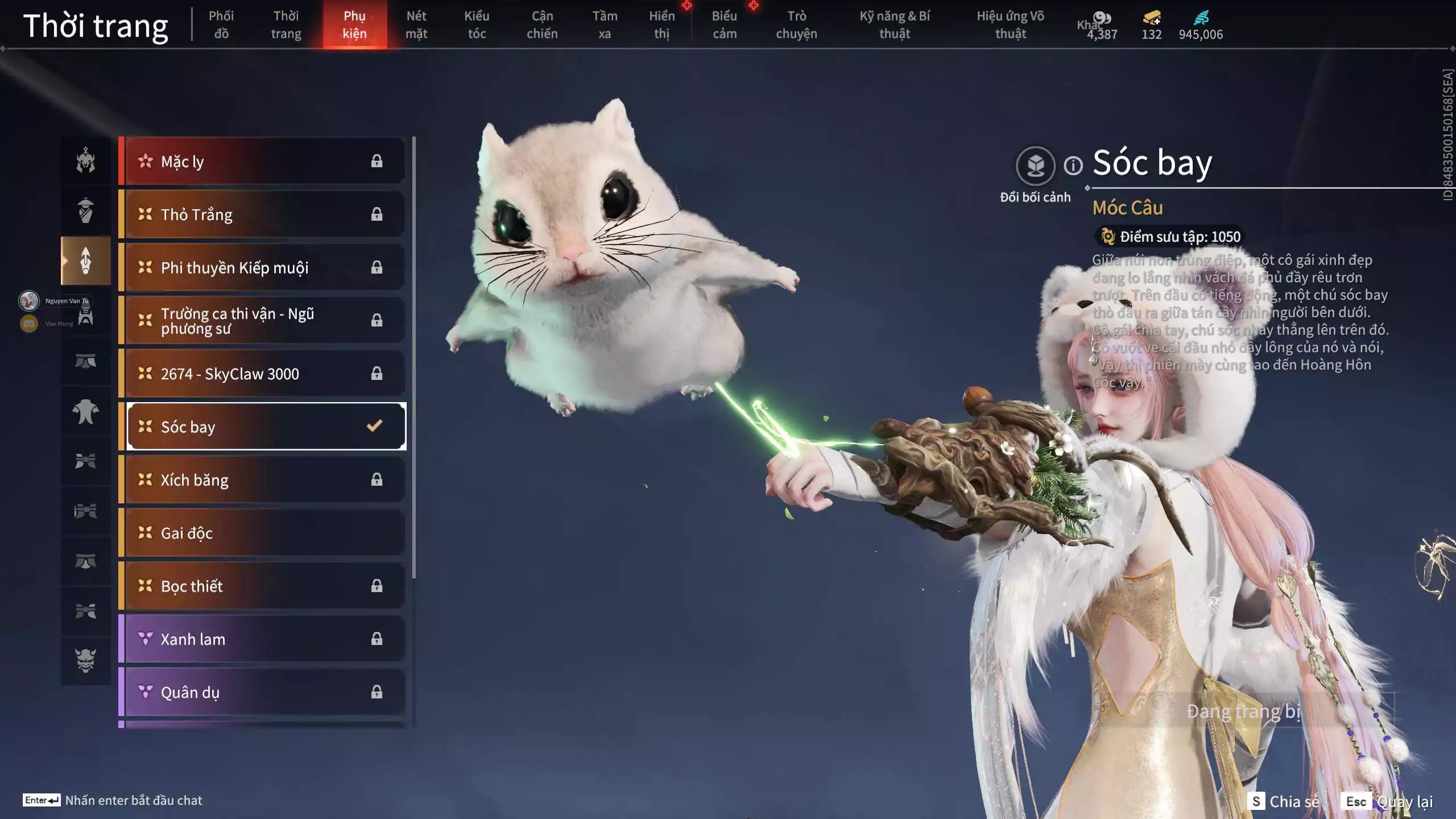Click the Đổi bối cảnh button
The height and width of the screenshot is (819, 1456).
tap(1035, 167)
